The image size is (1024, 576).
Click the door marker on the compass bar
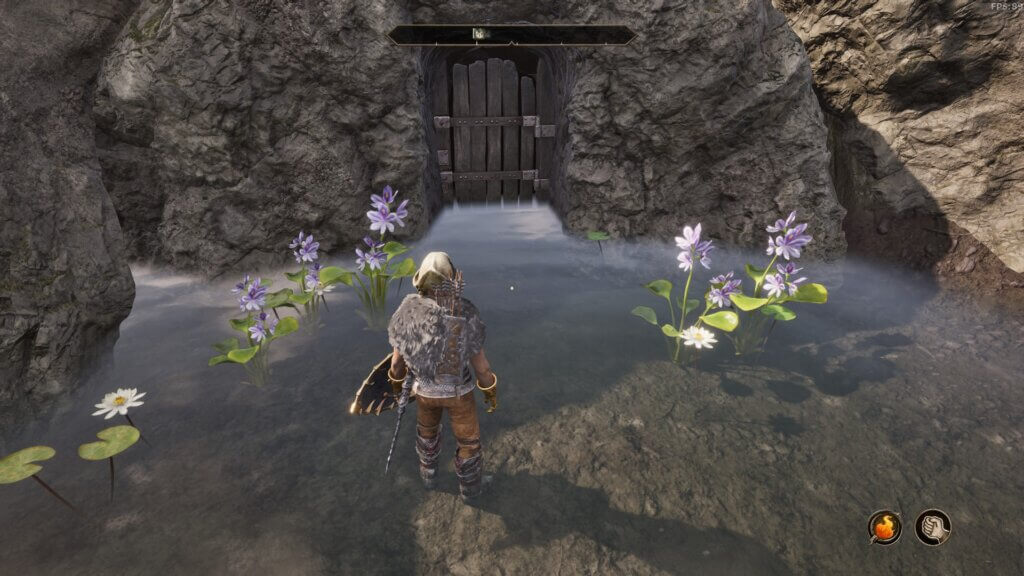(480, 34)
